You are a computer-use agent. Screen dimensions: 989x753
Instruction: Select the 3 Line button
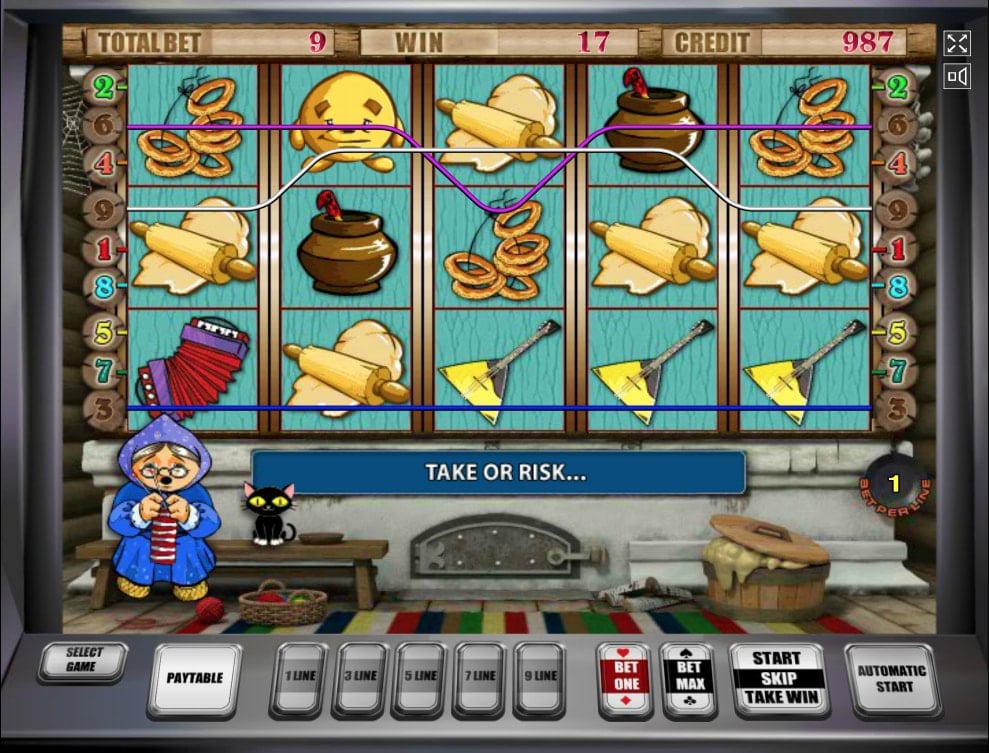361,678
